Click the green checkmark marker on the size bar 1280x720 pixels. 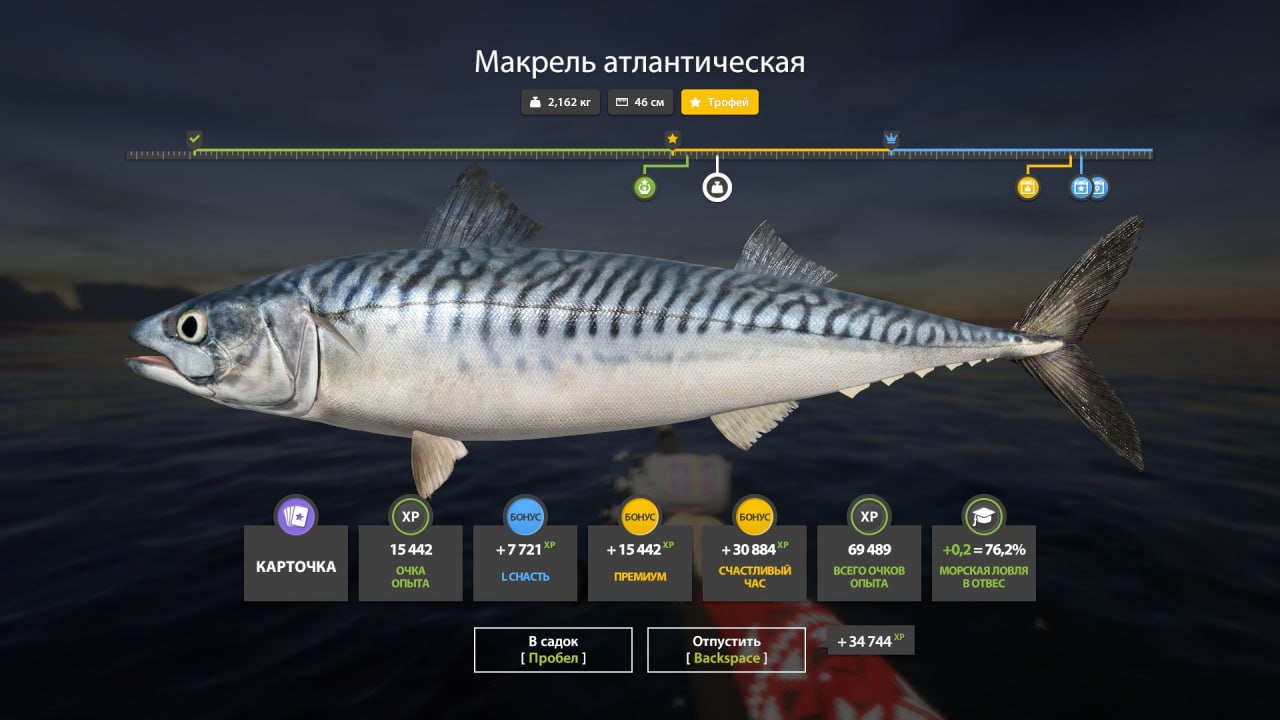click(x=196, y=136)
